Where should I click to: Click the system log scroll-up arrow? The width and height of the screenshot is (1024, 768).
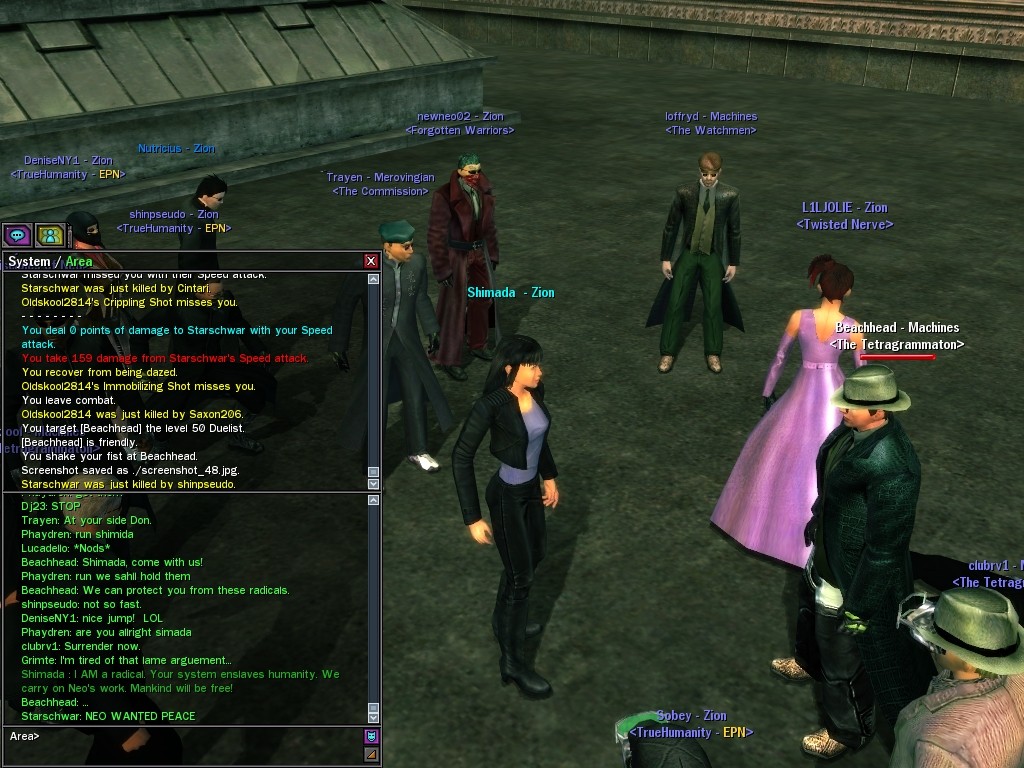pyautogui.click(x=374, y=279)
